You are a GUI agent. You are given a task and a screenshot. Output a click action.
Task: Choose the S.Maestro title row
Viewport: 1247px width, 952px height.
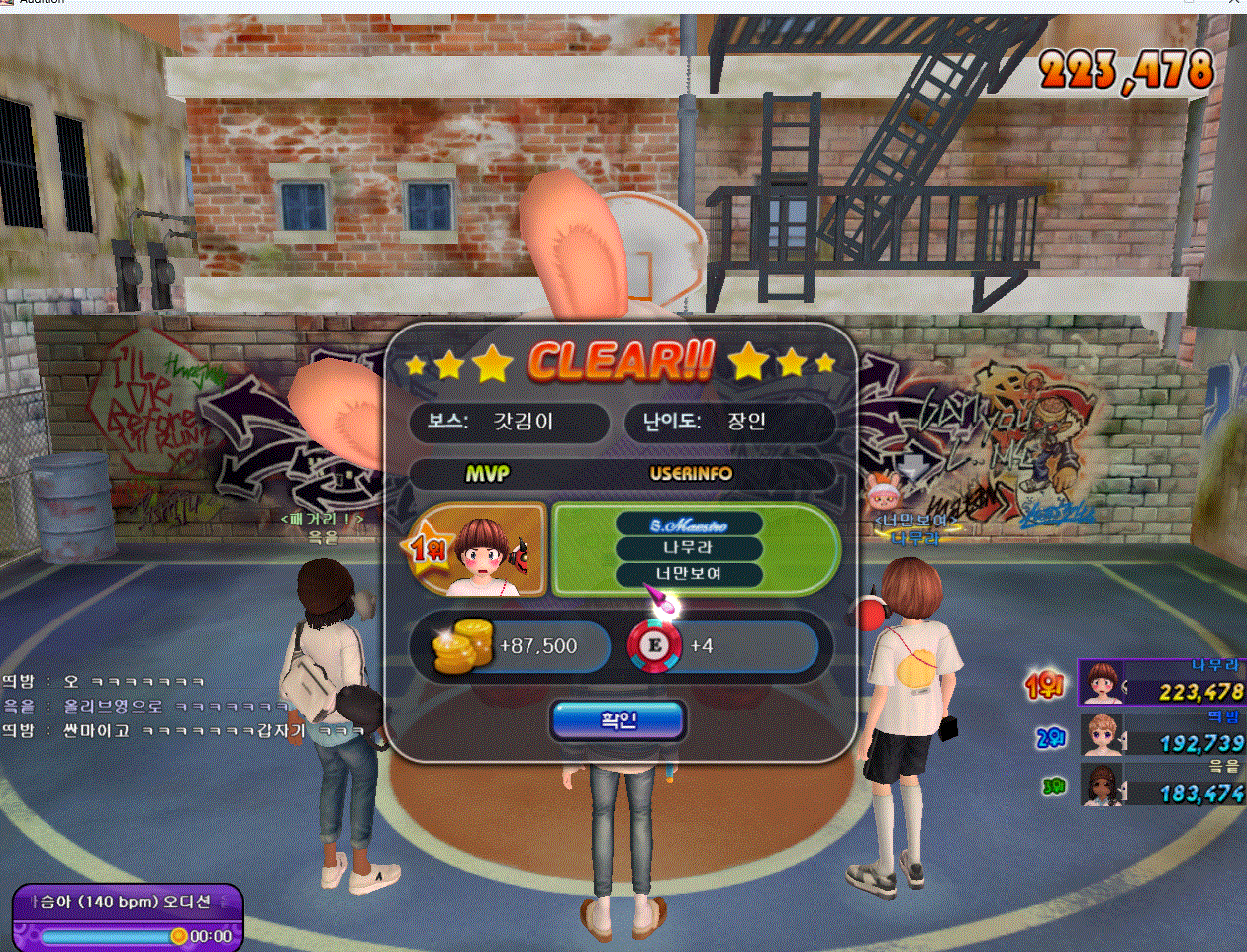point(688,524)
